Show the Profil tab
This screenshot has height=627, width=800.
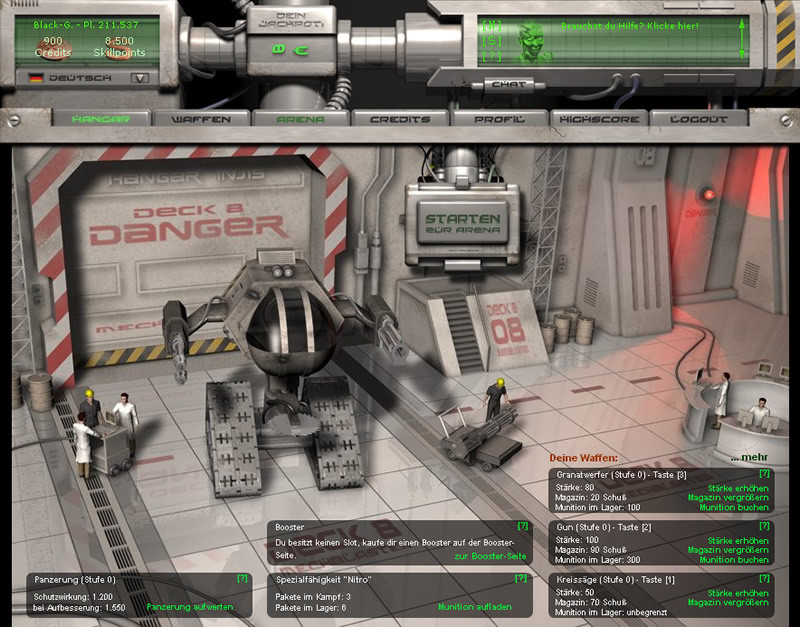(500, 119)
